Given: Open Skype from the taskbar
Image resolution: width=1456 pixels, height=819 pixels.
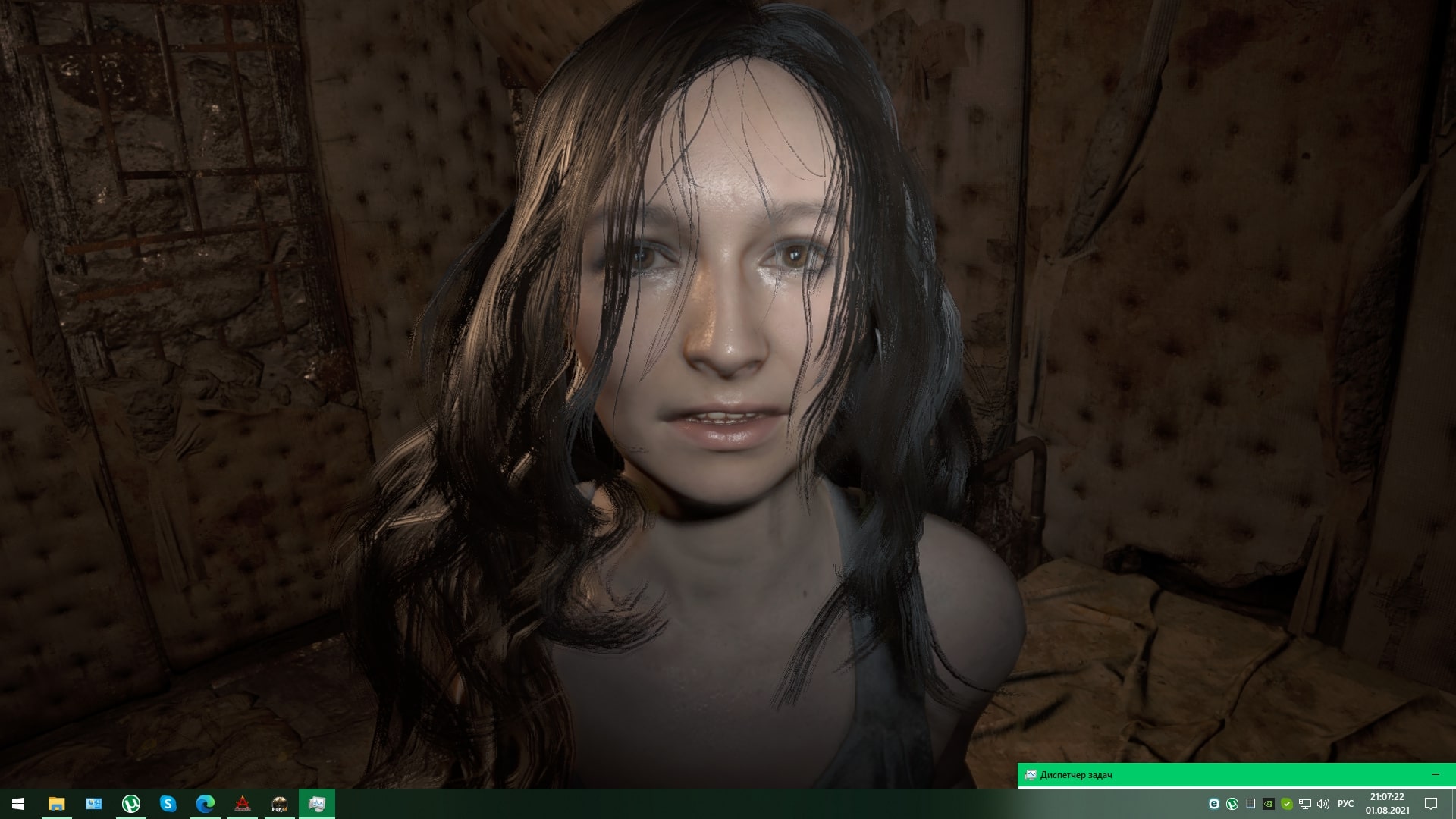Looking at the screenshot, I should [168, 805].
